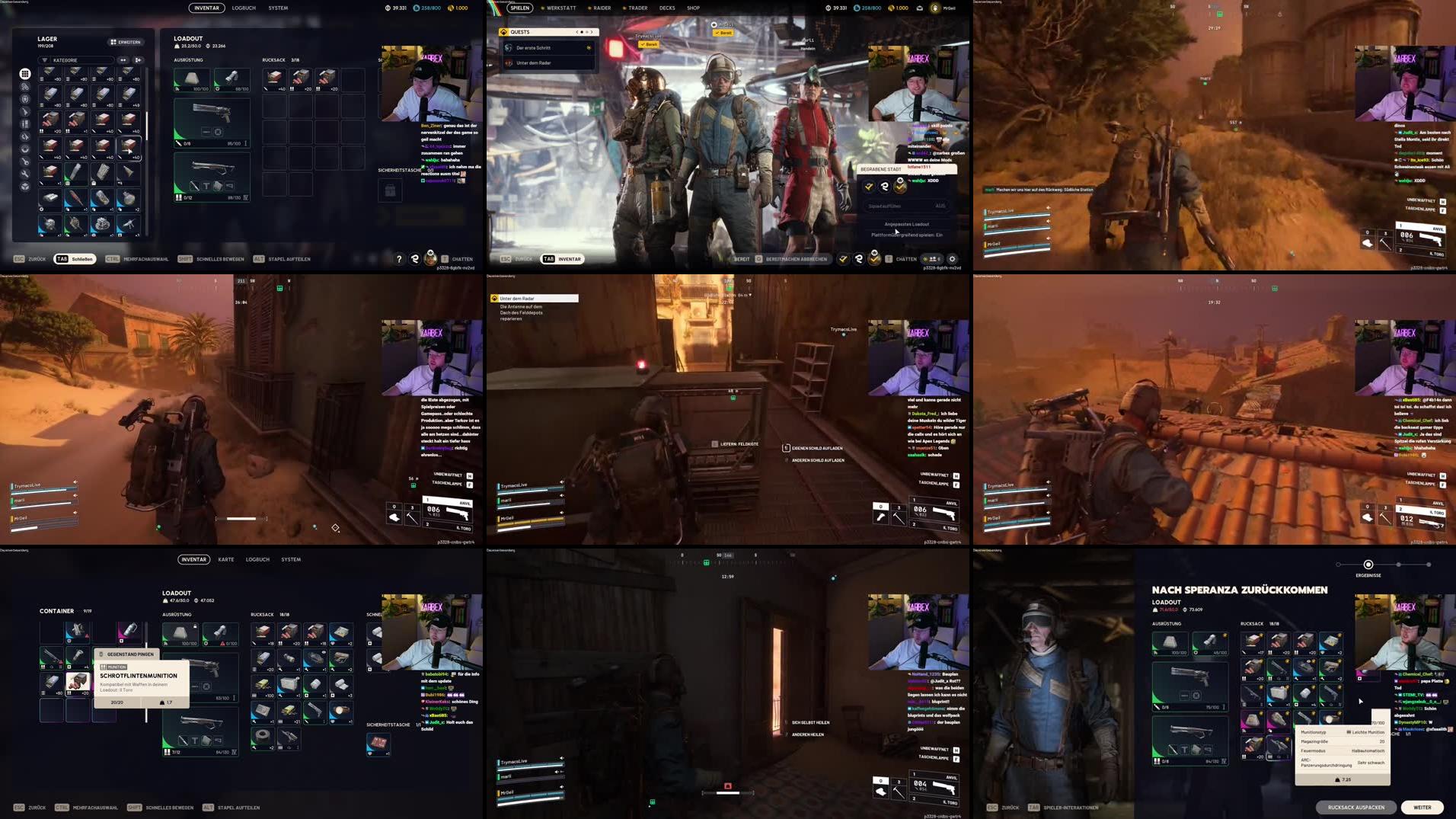Open the Angepasstes Loadout selector
The image size is (1456, 819).
(x=907, y=224)
